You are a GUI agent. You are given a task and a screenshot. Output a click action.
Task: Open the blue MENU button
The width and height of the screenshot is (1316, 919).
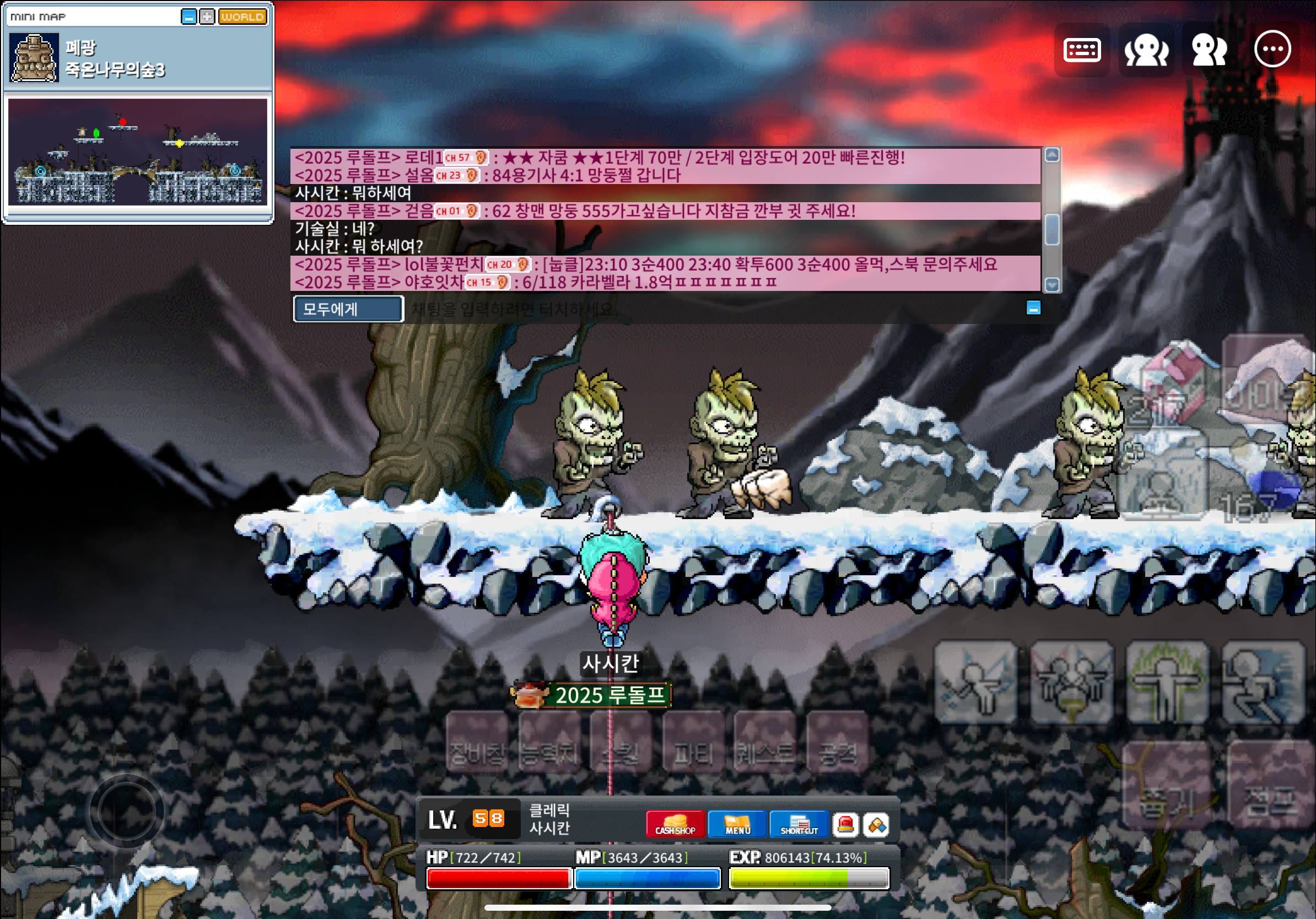737,825
